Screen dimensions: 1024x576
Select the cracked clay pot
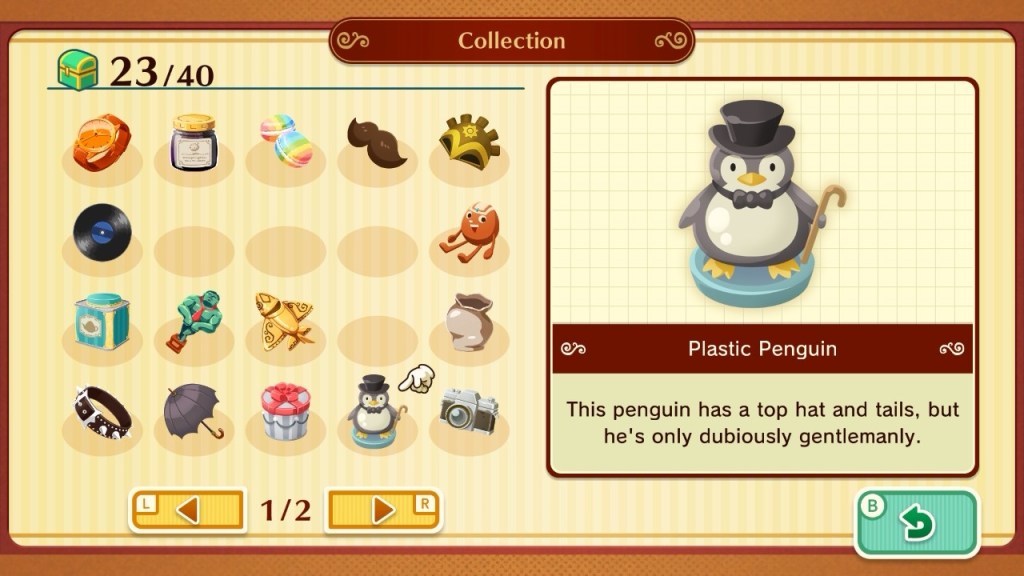[469, 322]
